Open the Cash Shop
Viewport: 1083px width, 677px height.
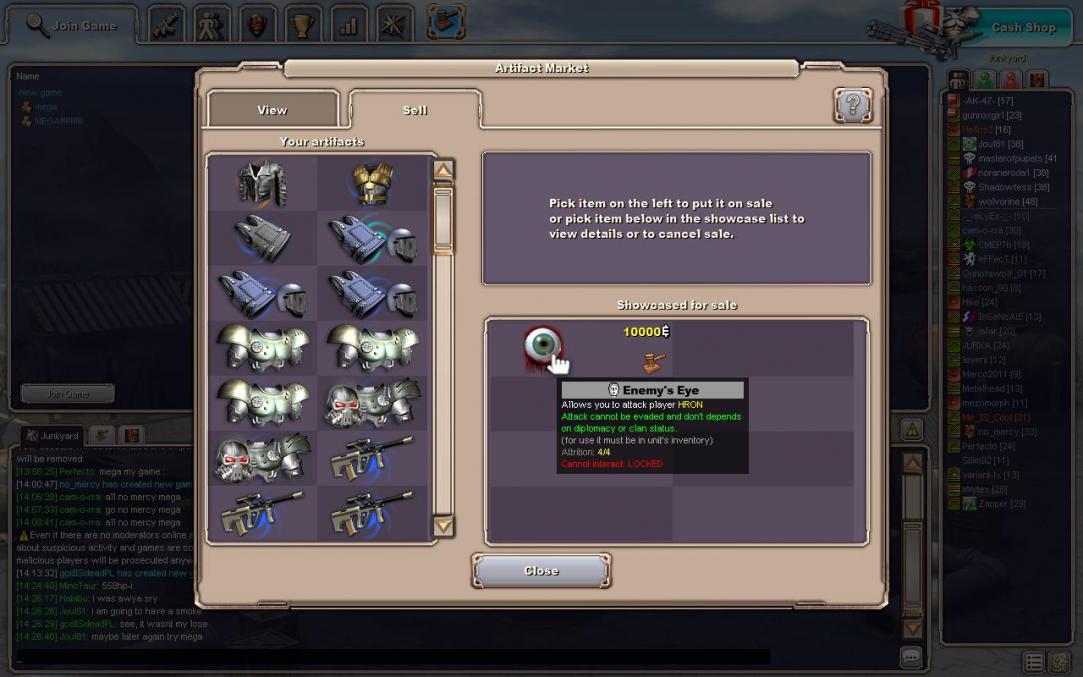click(x=1023, y=27)
